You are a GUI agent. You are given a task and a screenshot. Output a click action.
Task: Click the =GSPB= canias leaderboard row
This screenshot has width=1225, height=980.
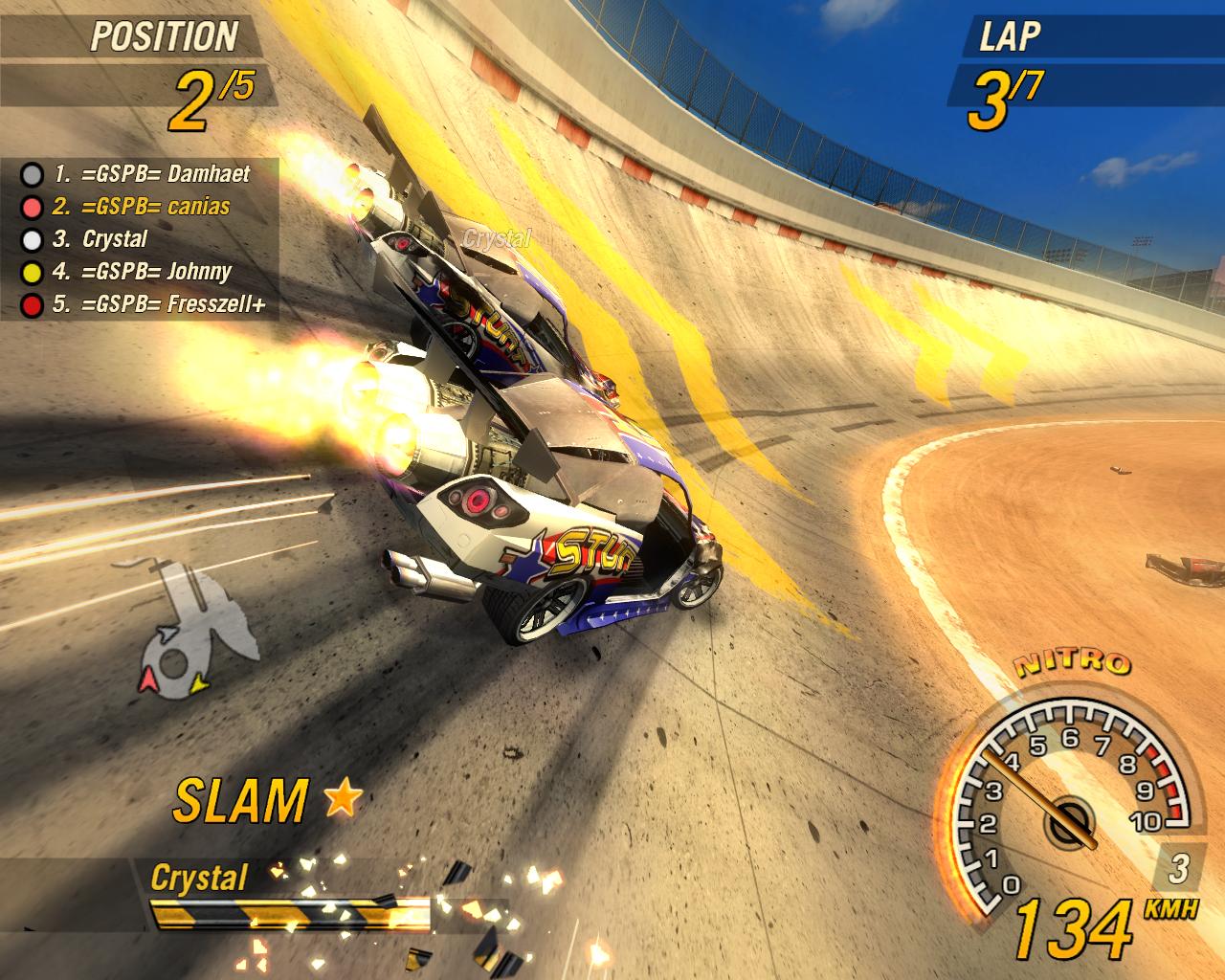[142, 207]
